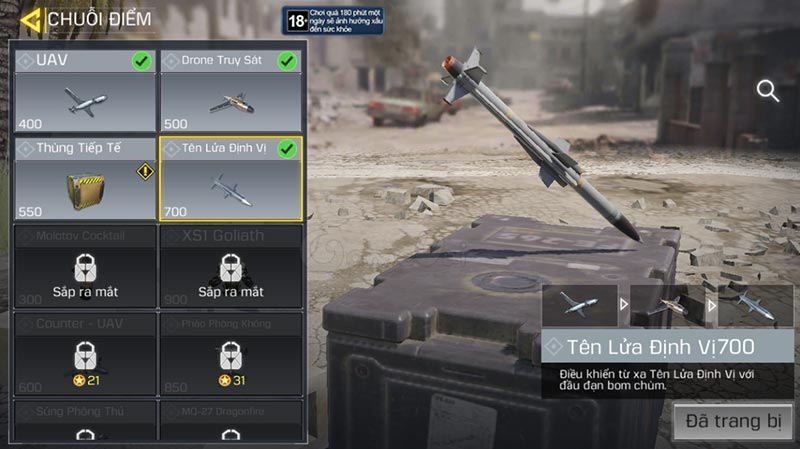Click the magnifying glass inspect icon
This screenshot has width=800, height=449.
(x=768, y=91)
